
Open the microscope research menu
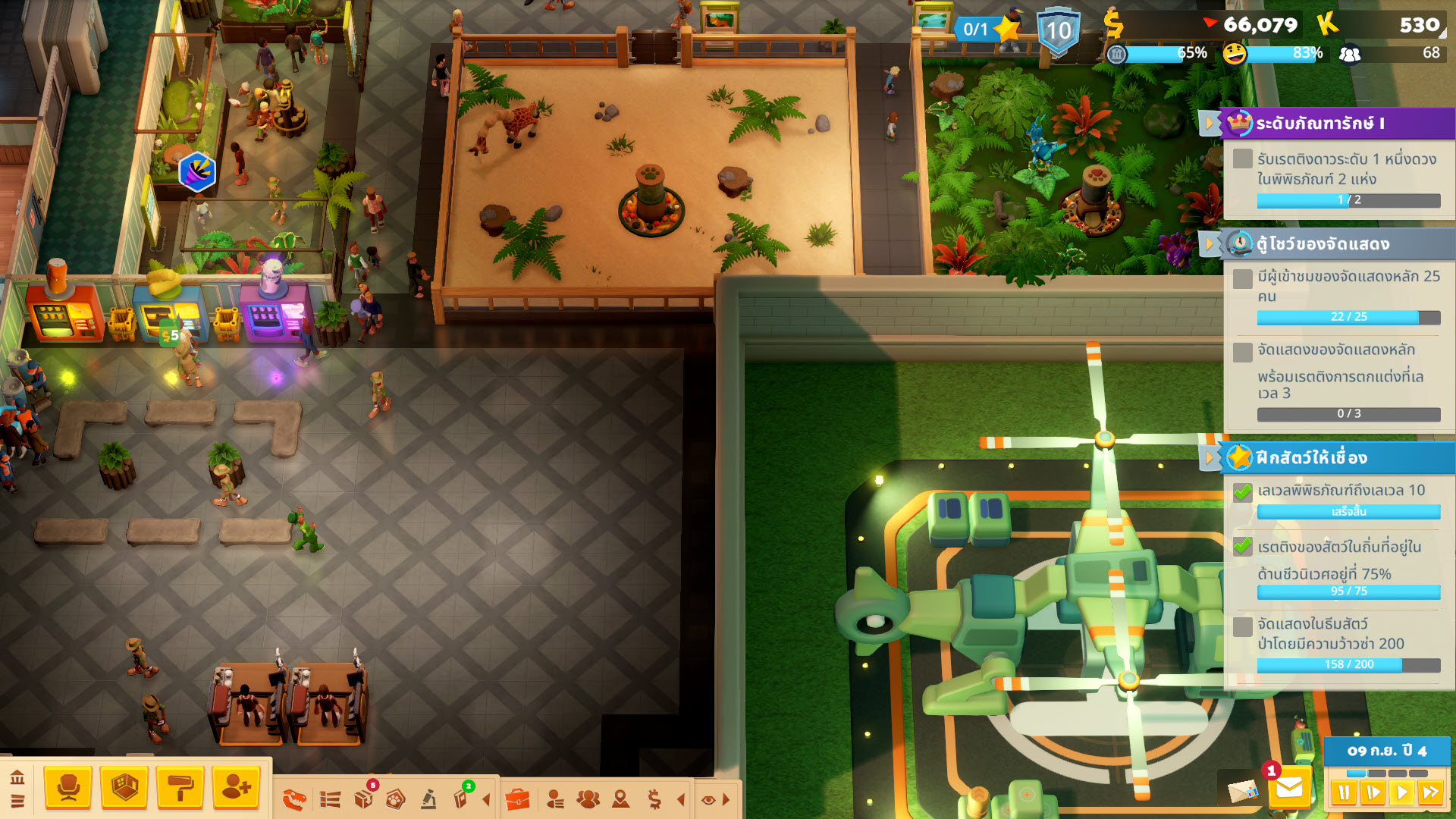click(x=428, y=799)
